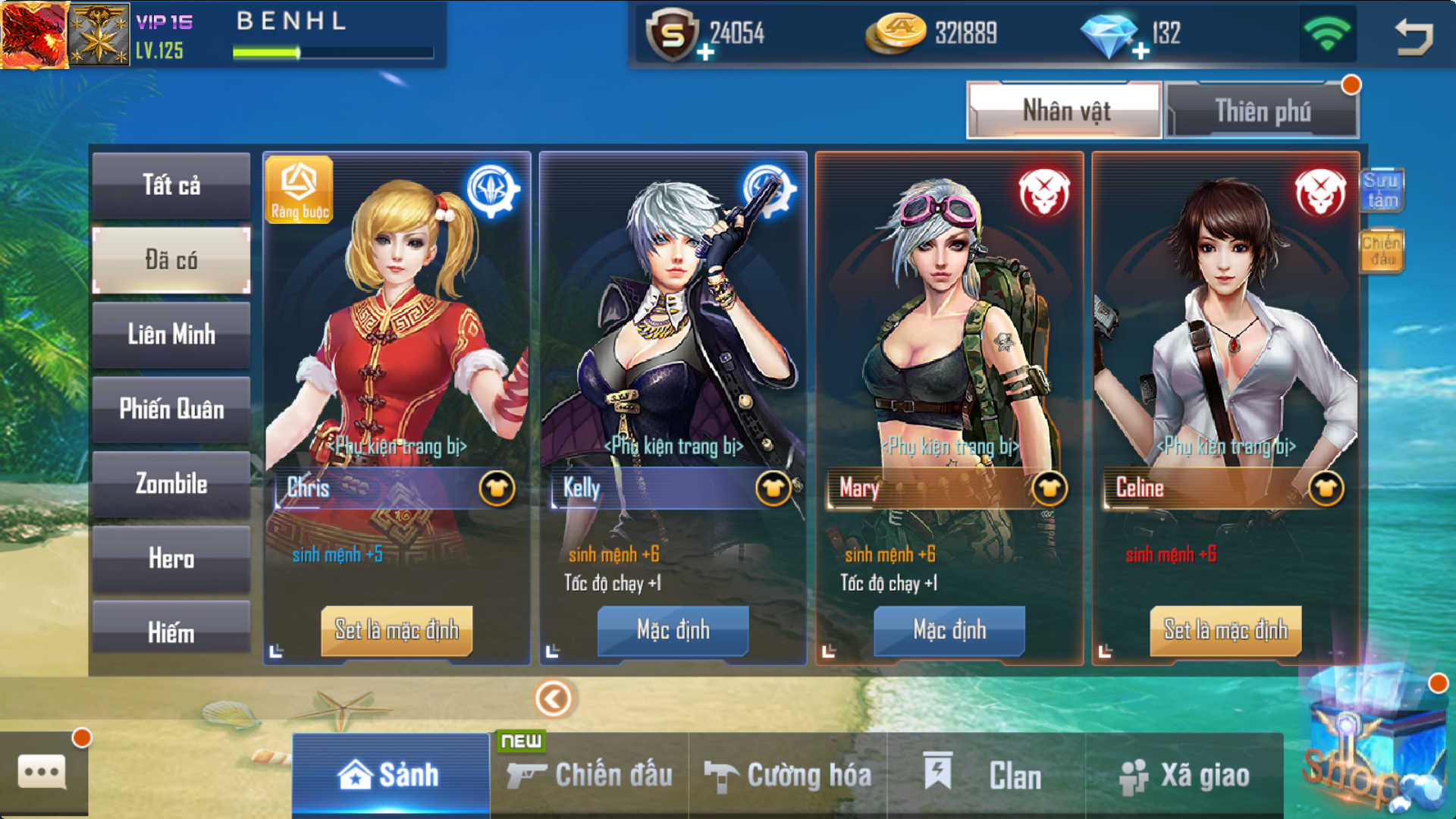Viewport: 1456px width, 819px height.
Task: Click Kelly's Mặc định button
Action: pos(673,629)
